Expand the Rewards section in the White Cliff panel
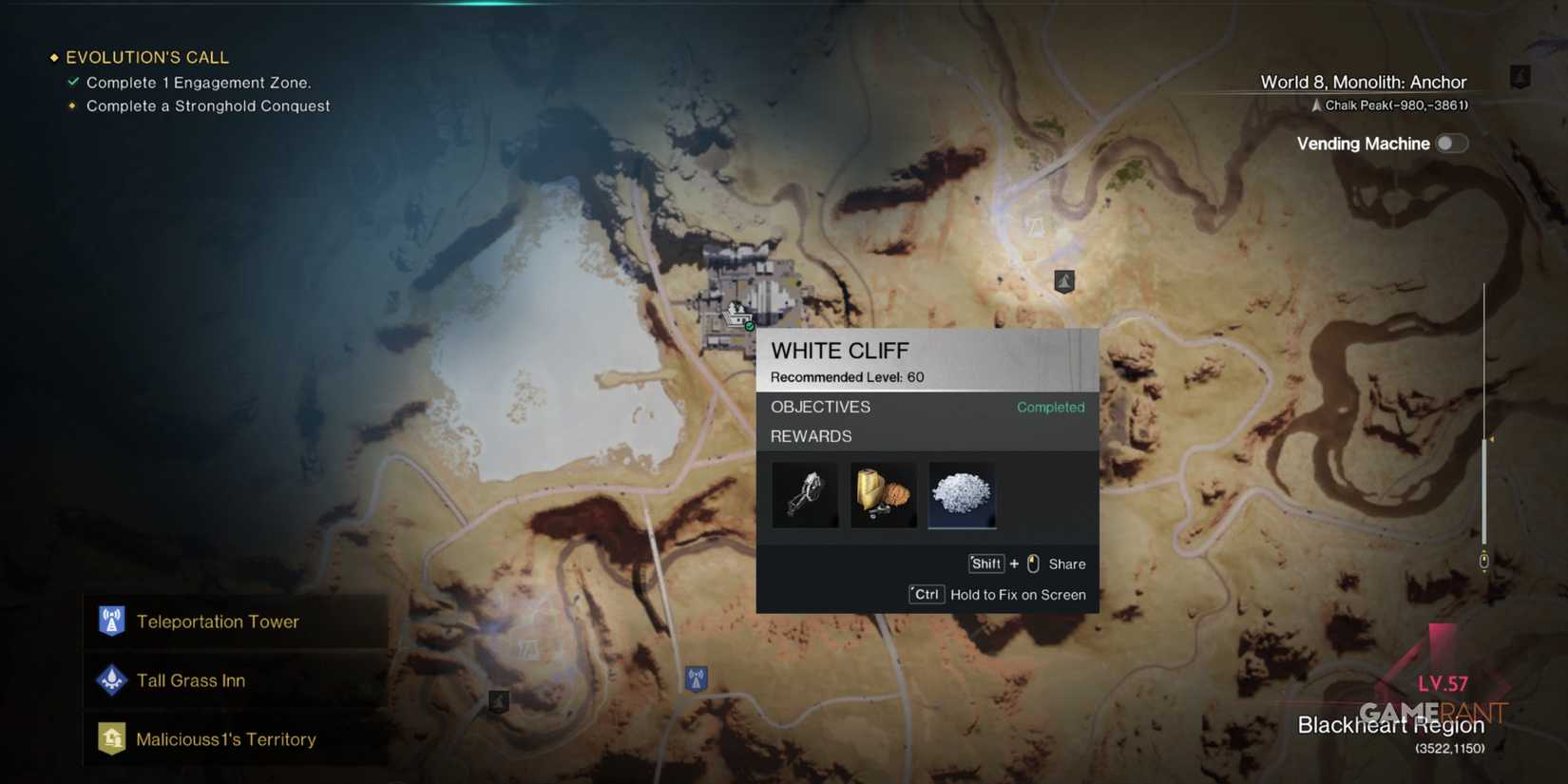 tap(811, 436)
